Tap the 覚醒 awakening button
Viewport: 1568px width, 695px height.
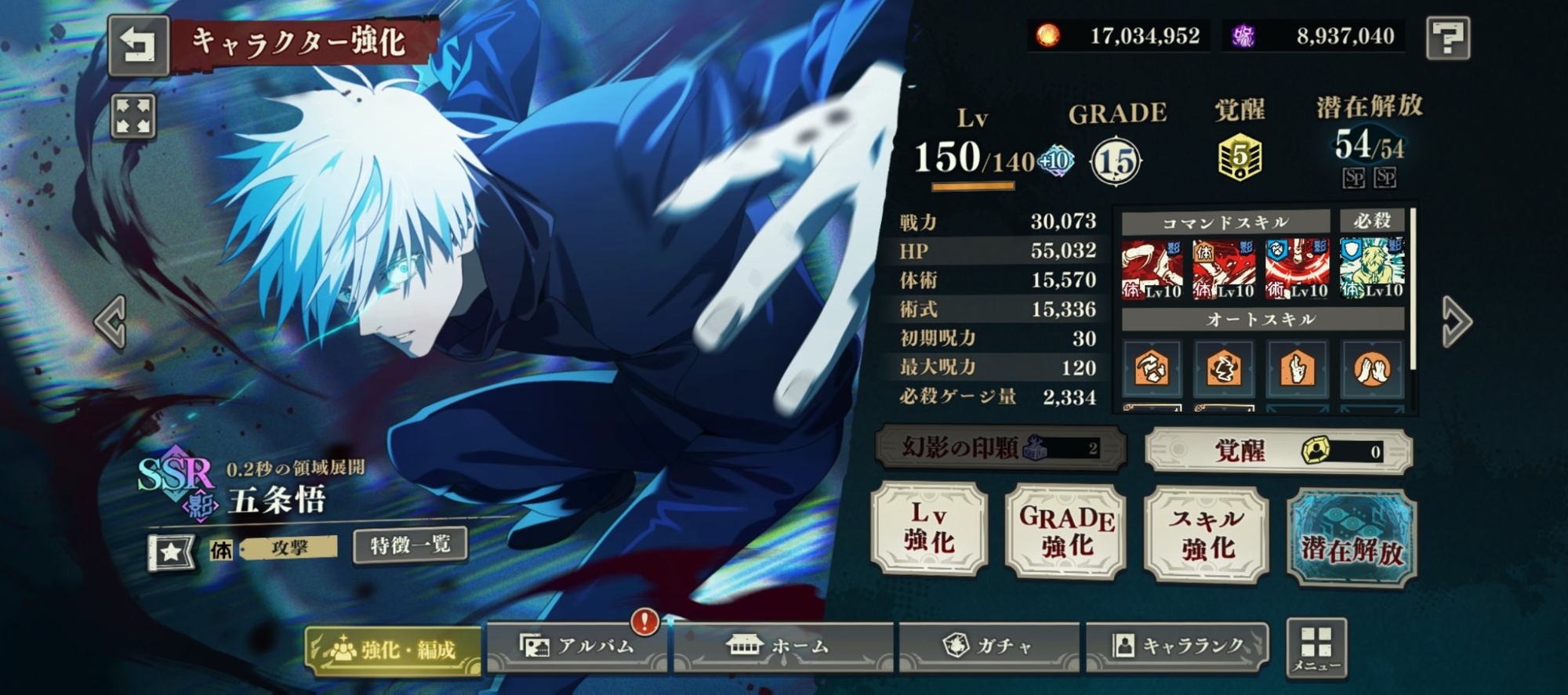[x=1278, y=451]
